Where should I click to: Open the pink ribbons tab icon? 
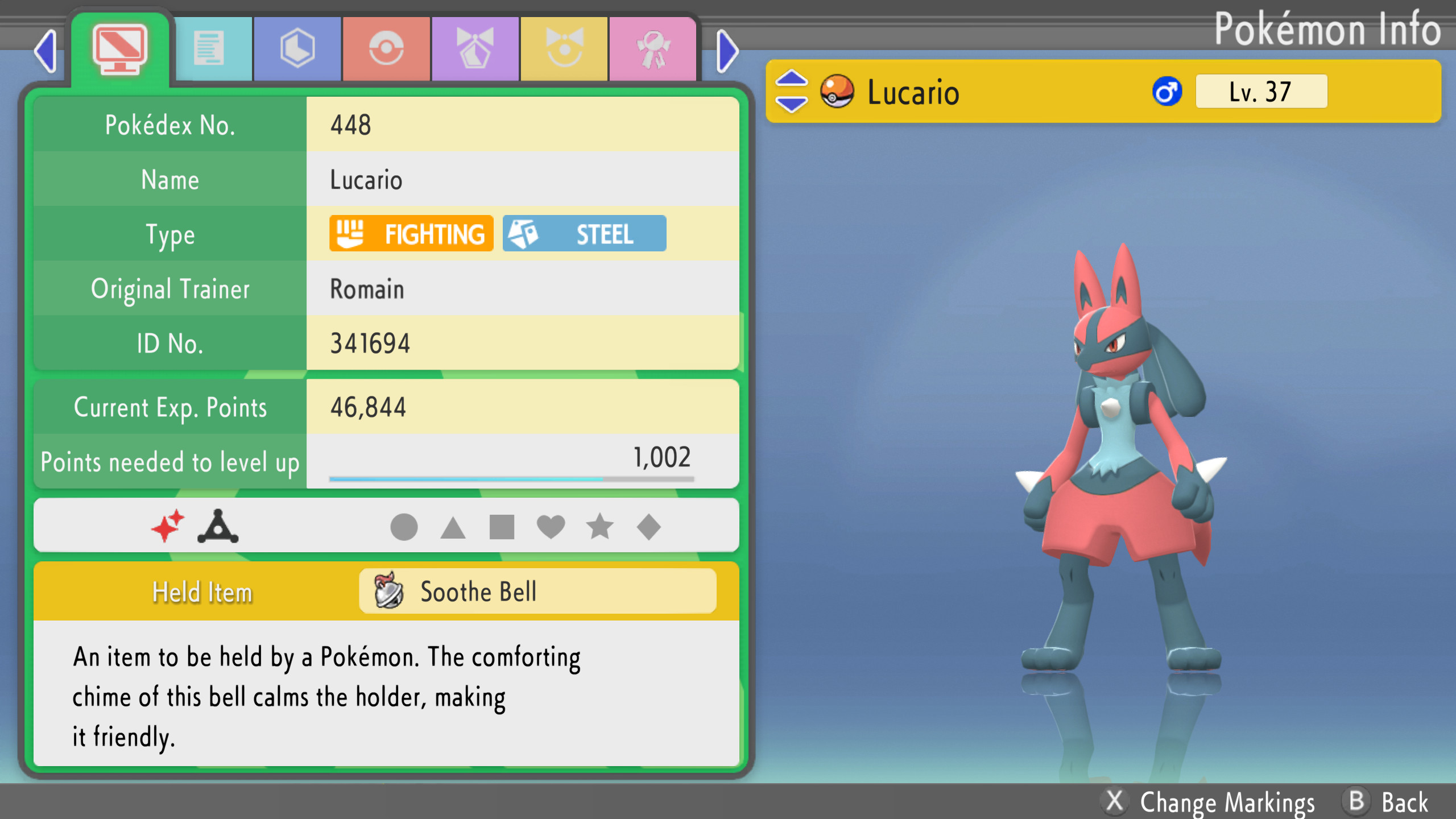[653, 47]
